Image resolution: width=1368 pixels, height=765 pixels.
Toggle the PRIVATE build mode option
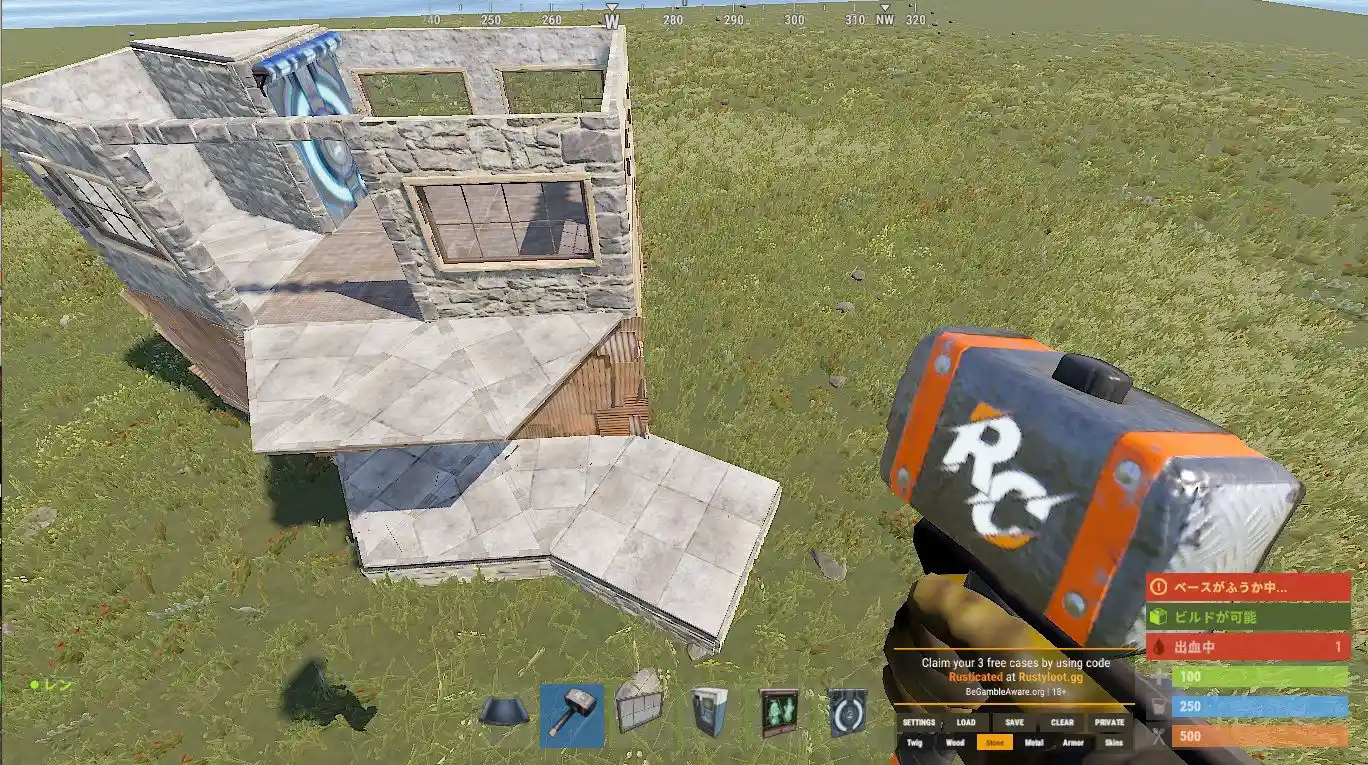coord(1110,722)
